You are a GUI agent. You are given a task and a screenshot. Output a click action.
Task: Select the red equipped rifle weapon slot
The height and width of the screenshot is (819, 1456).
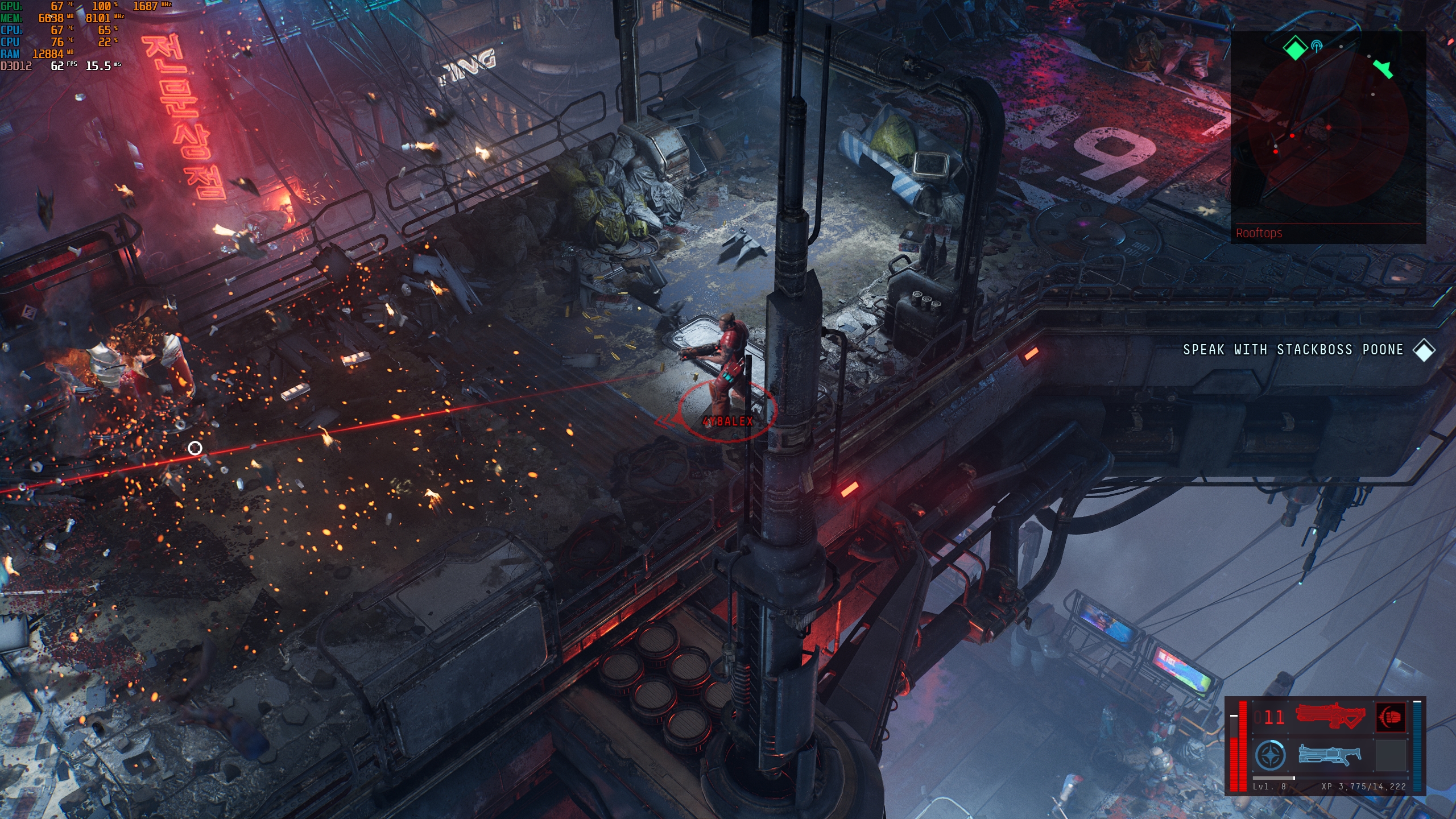click(1330, 716)
